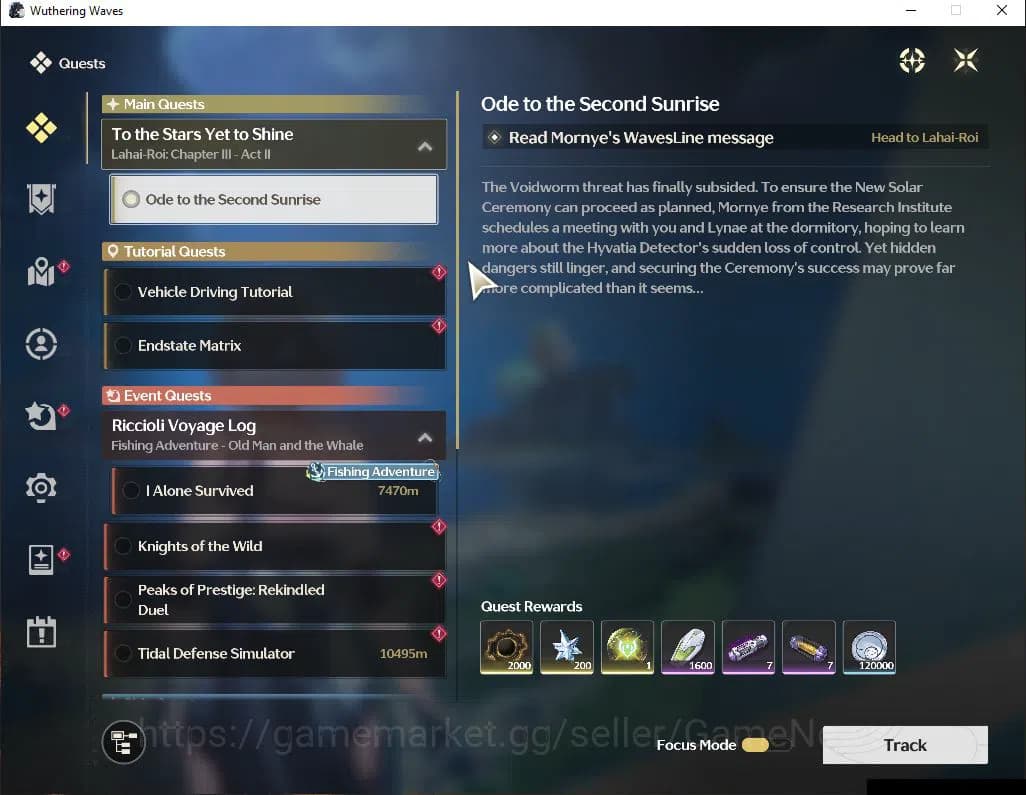
Task: Click the crosshair target icon near the top-right
Action: [x=912, y=61]
